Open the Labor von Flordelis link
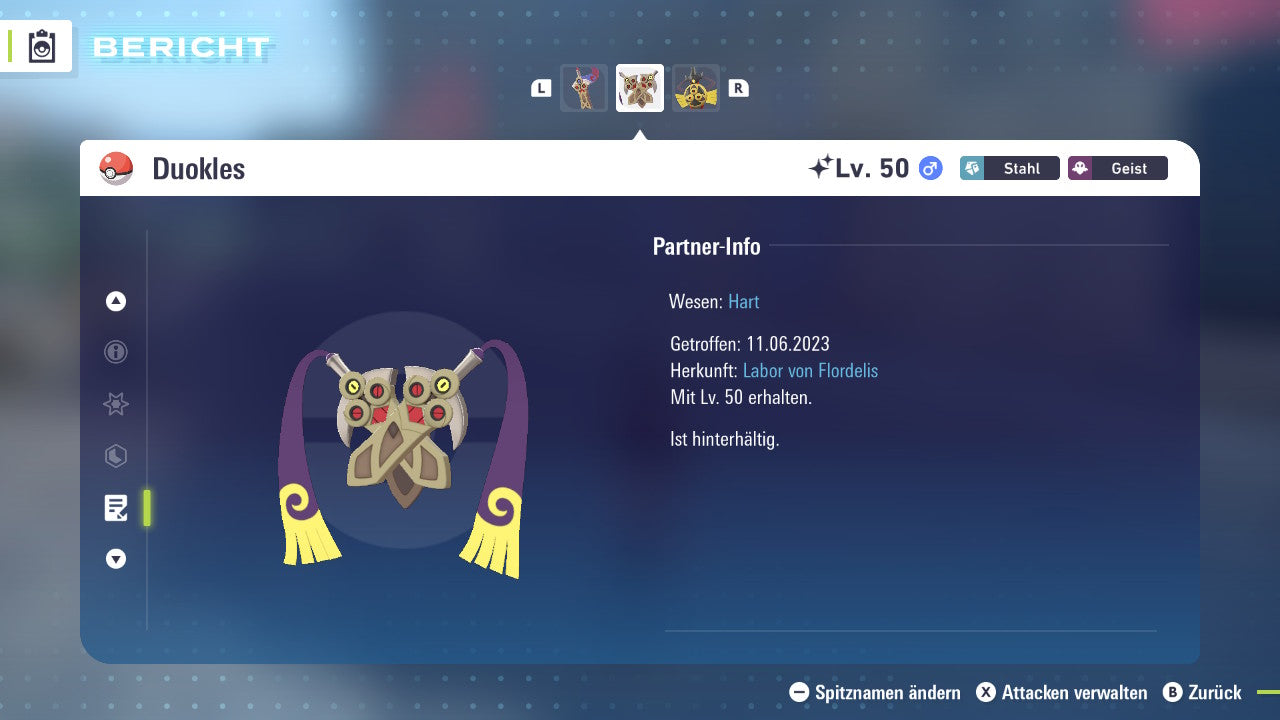 810,371
